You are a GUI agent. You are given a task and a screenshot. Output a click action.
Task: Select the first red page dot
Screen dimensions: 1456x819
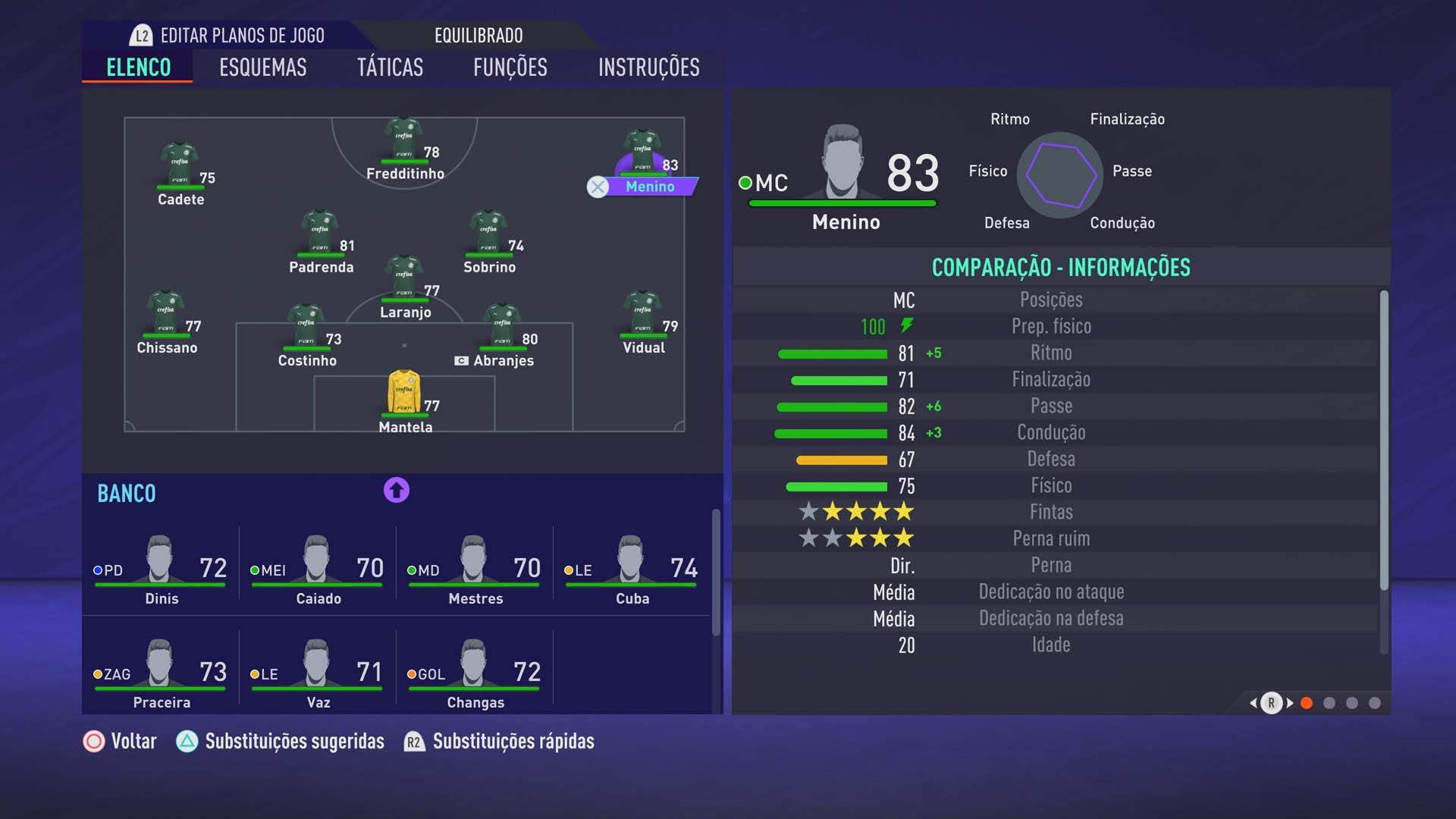point(1306,703)
